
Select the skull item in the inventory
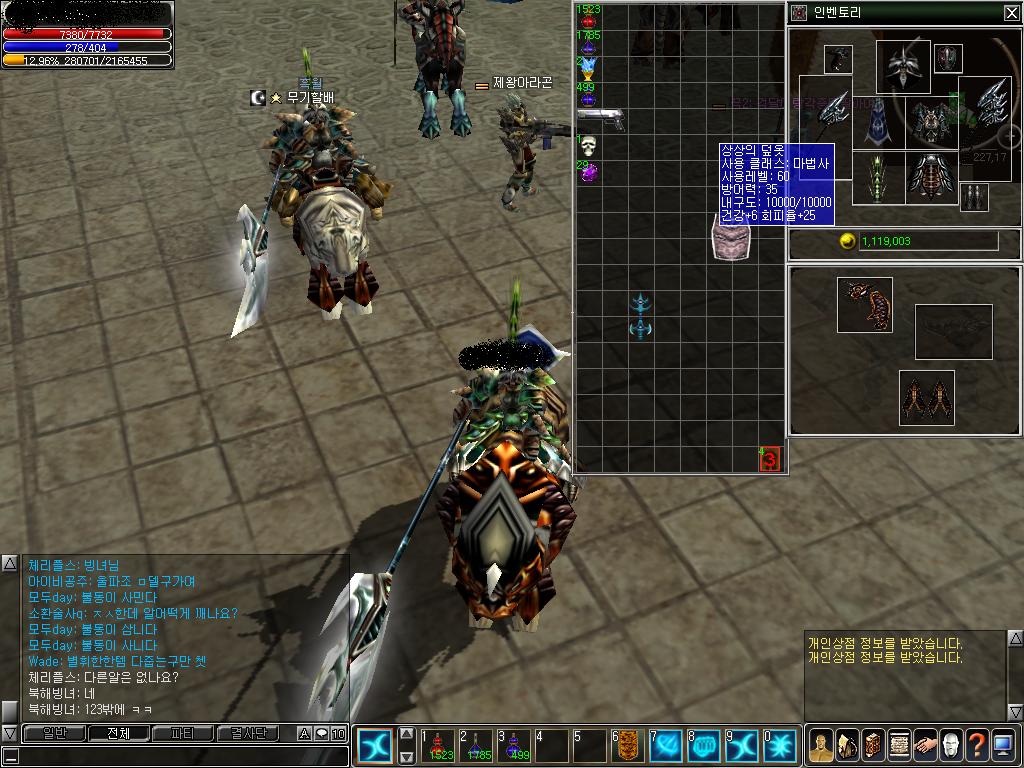(588, 146)
